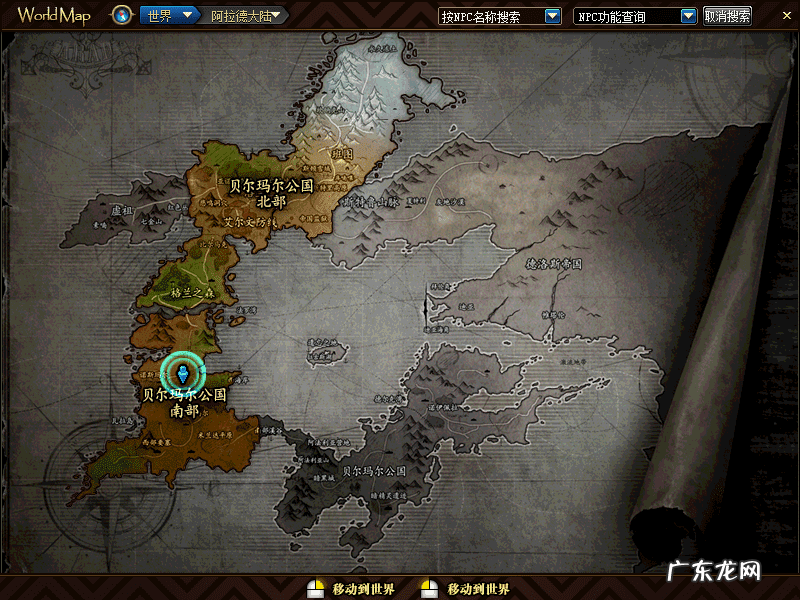
Task: Click the round globe icon beside 世界
Action: [x=122, y=16]
